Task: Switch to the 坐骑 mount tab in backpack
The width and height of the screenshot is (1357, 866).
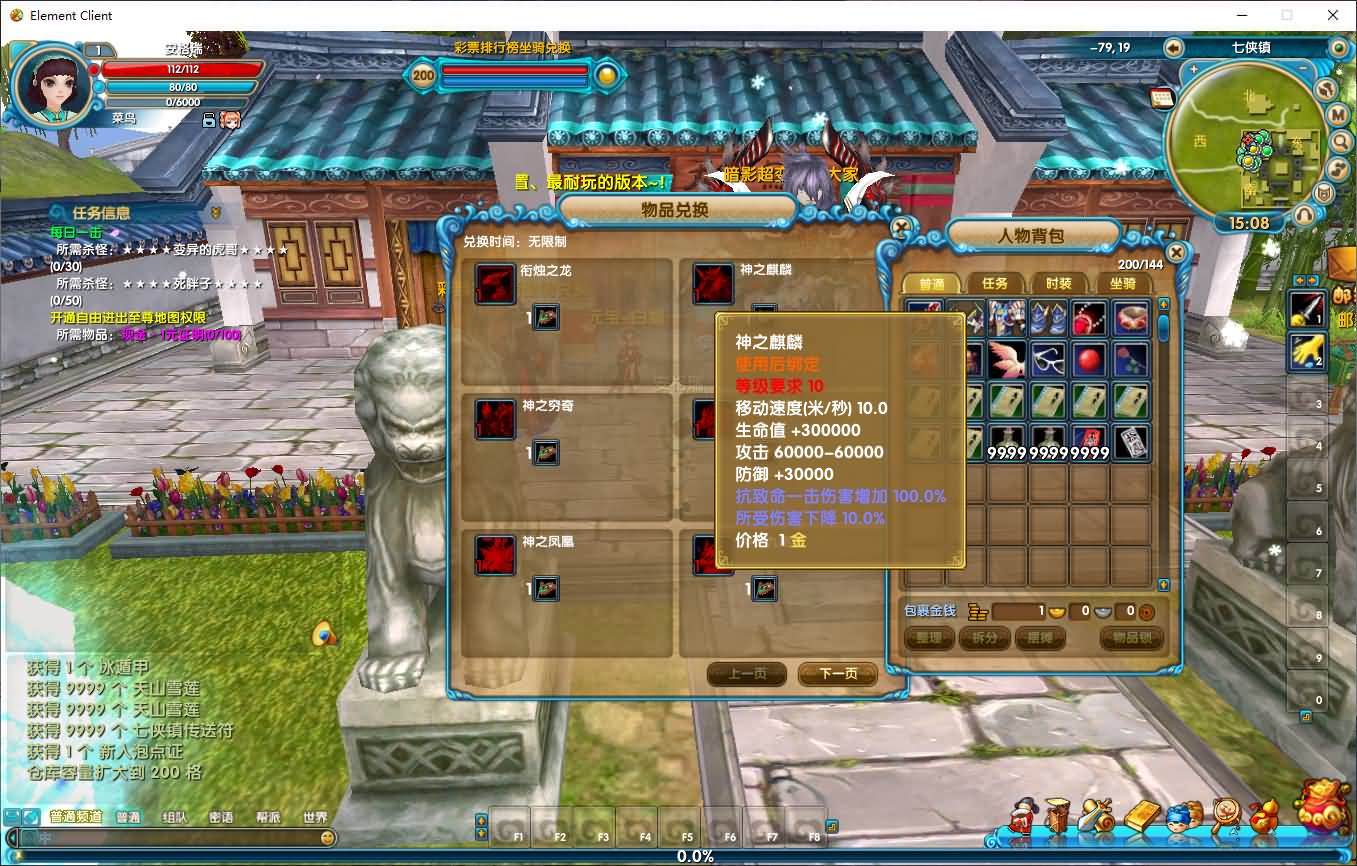Action: 1123,283
